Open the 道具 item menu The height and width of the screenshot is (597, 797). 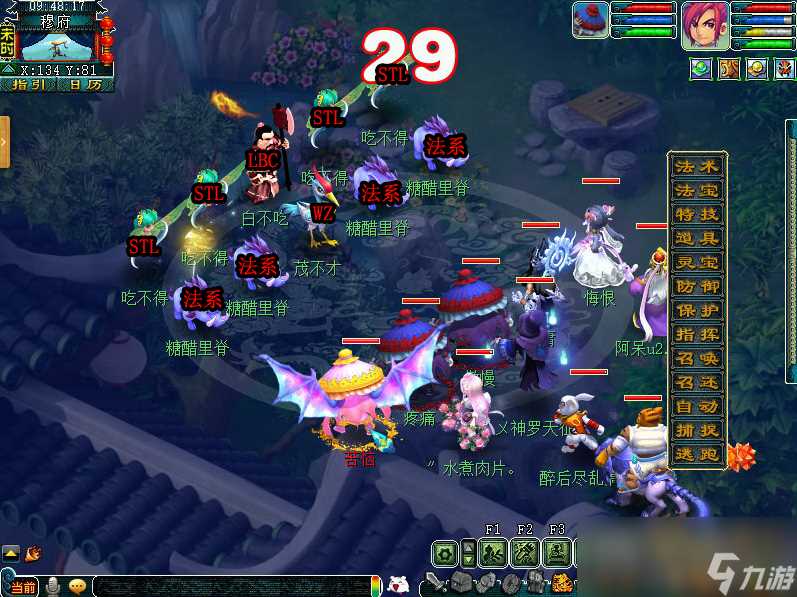point(697,238)
